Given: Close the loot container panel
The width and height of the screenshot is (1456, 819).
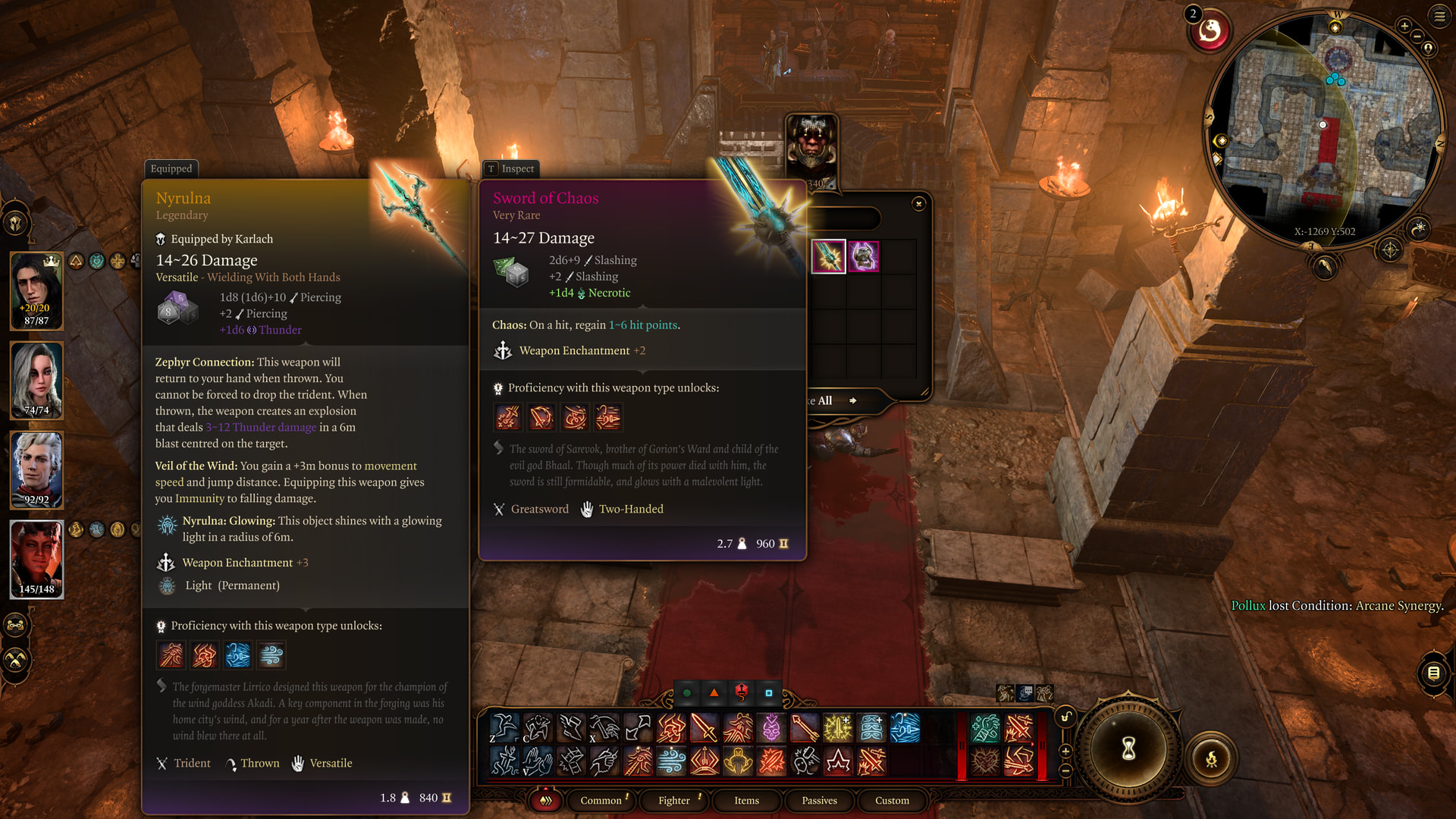Looking at the screenshot, I should pyautogui.click(x=918, y=204).
